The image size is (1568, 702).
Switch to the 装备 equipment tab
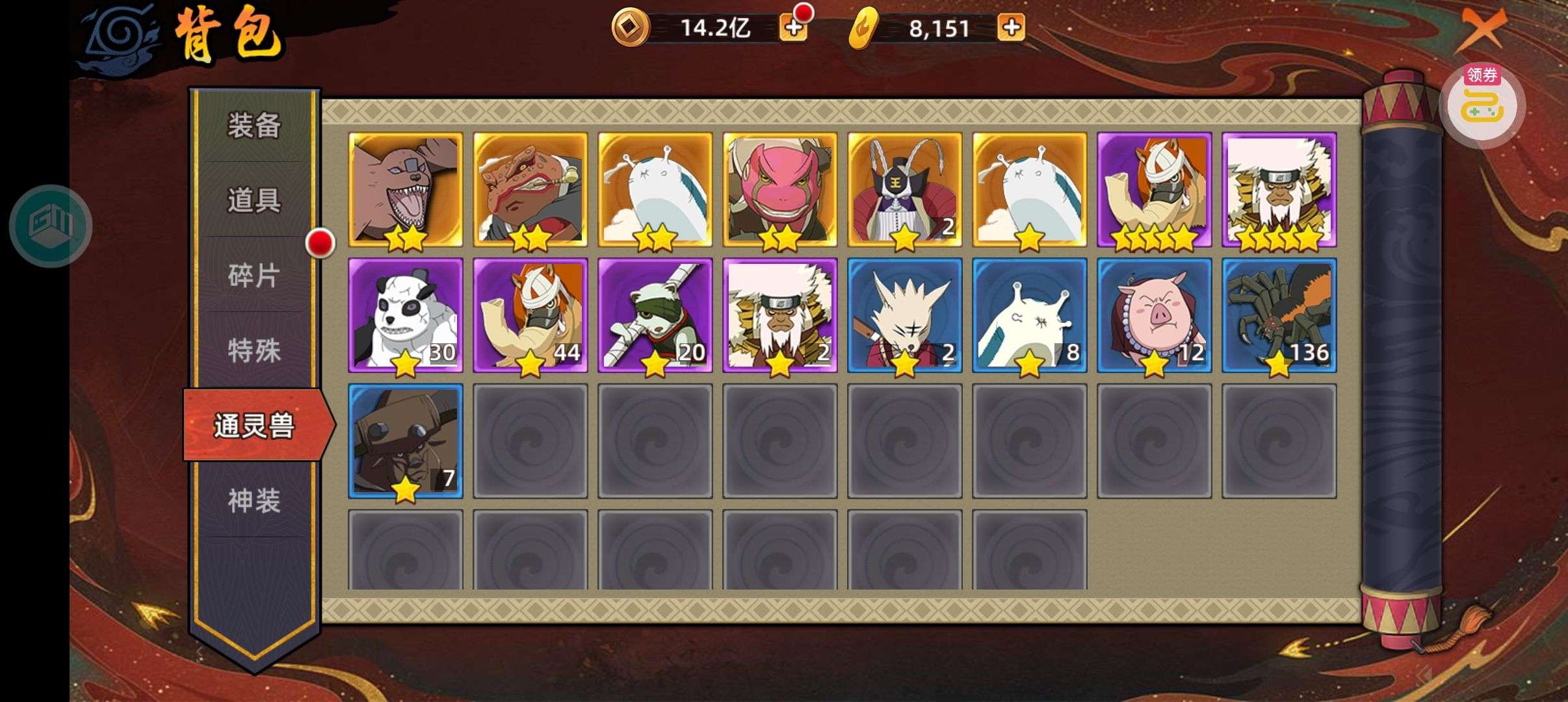coord(254,125)
